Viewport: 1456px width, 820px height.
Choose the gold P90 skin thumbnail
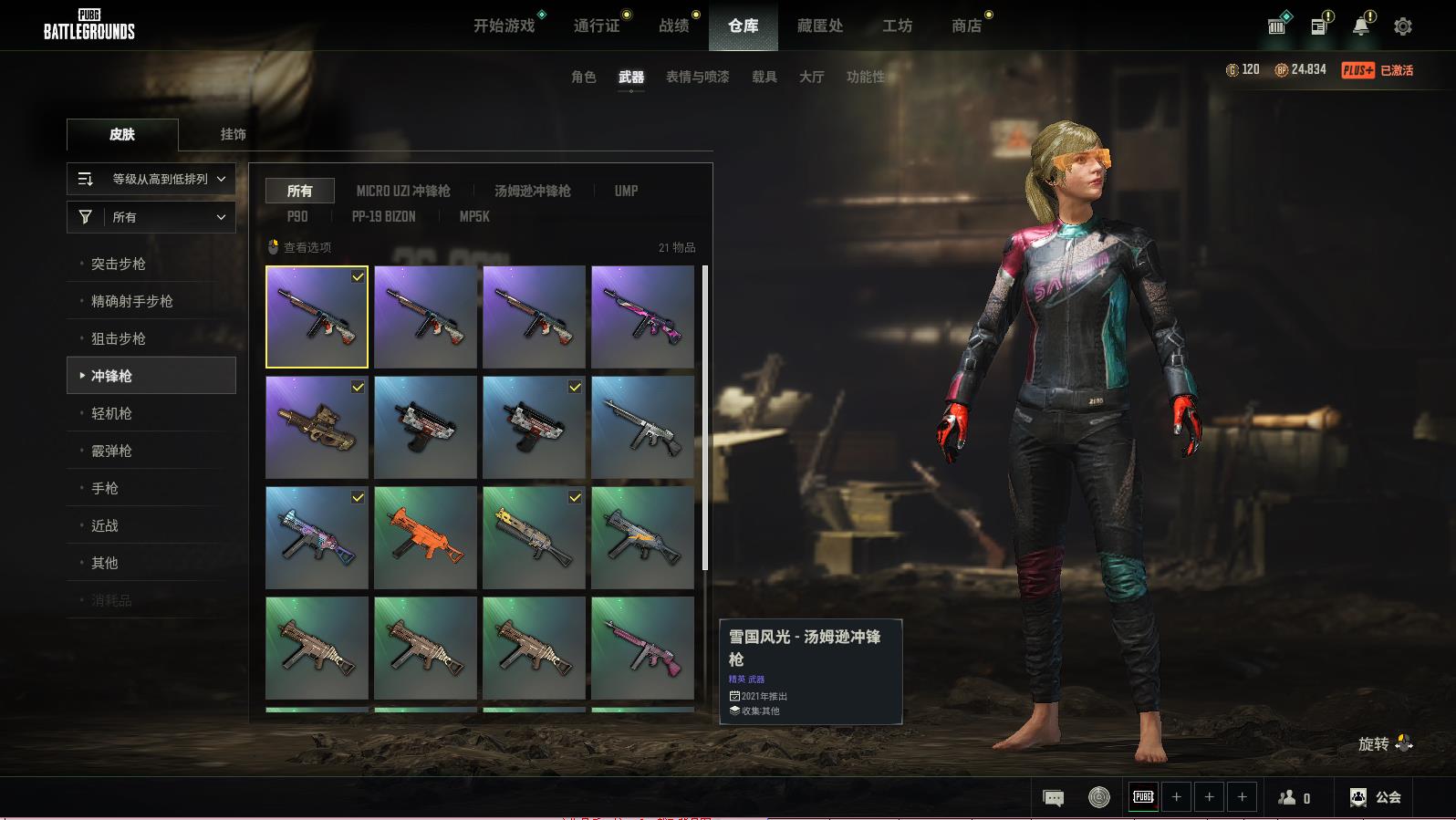click(317, 427)
